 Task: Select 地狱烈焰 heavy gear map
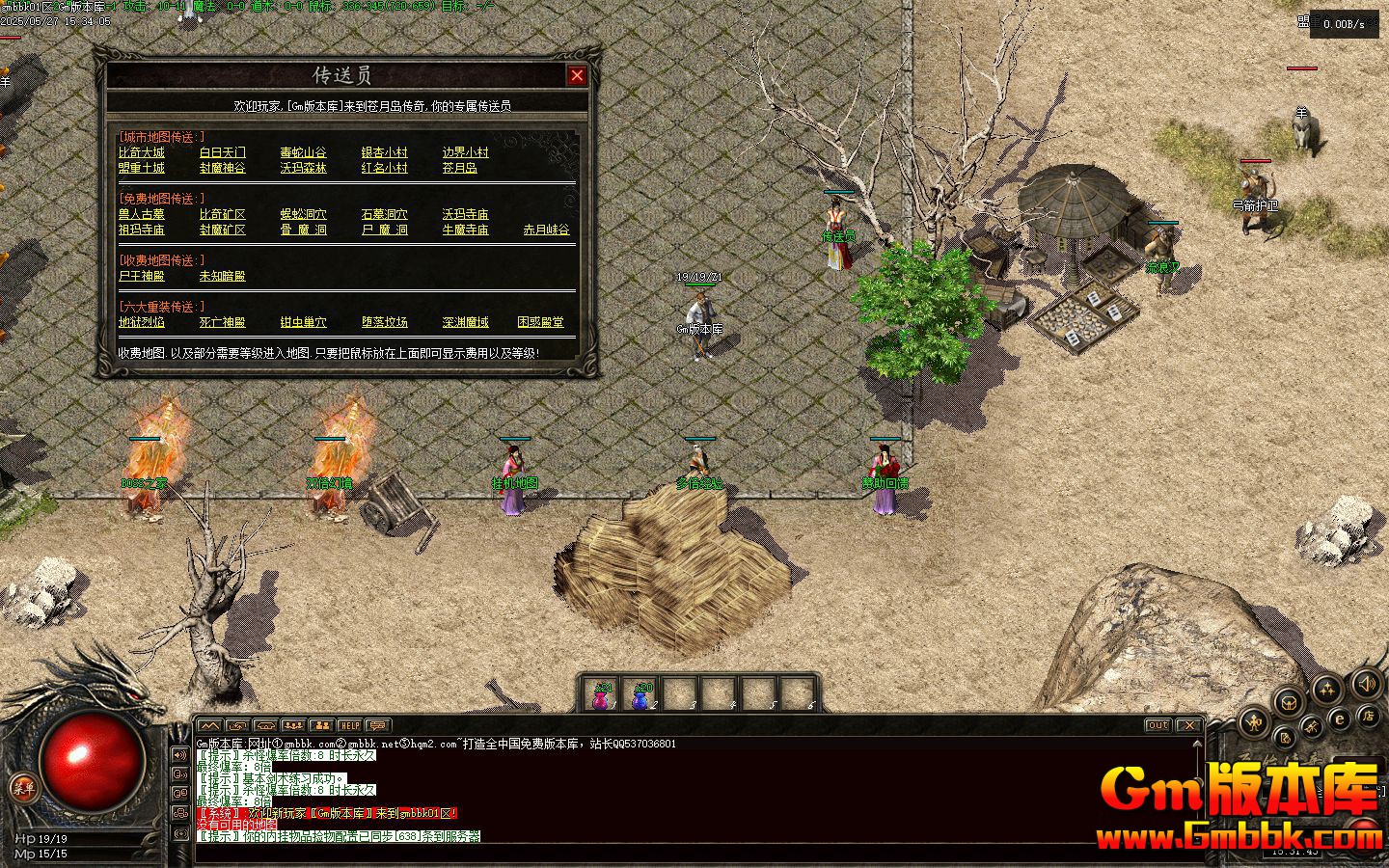tap(142, 322)
